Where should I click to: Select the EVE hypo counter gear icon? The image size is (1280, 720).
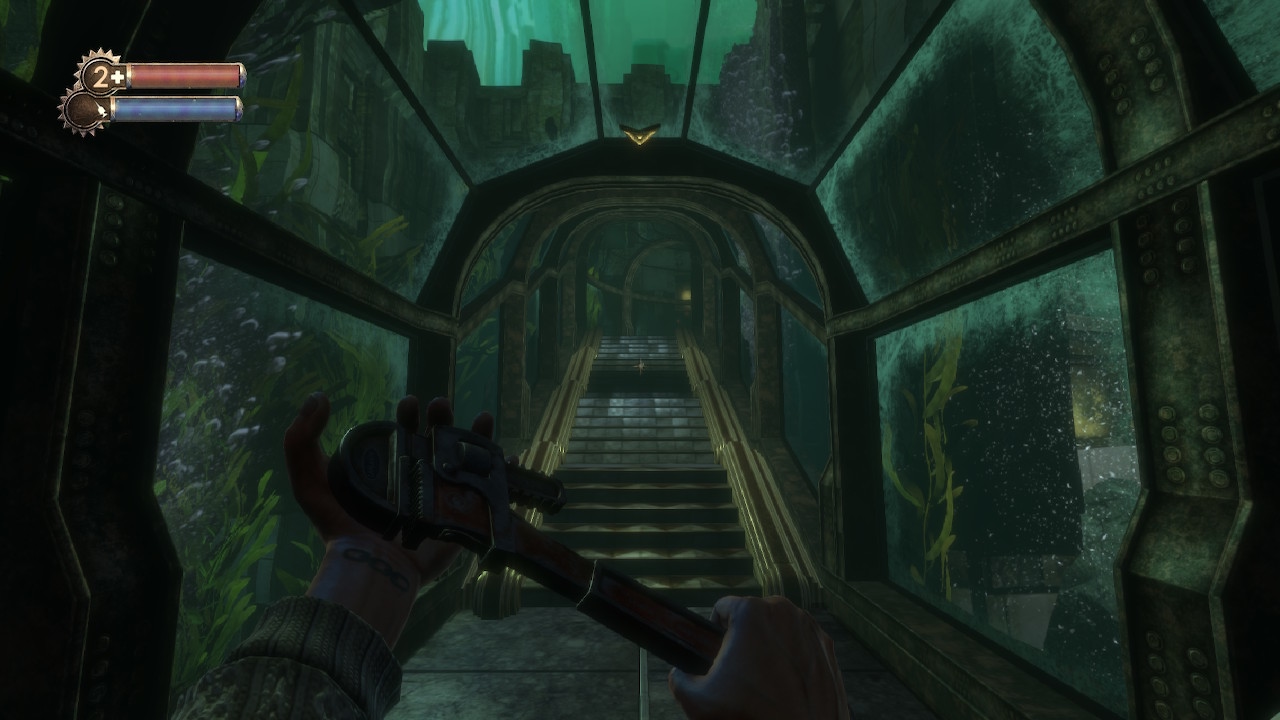[x=82, y=112]
